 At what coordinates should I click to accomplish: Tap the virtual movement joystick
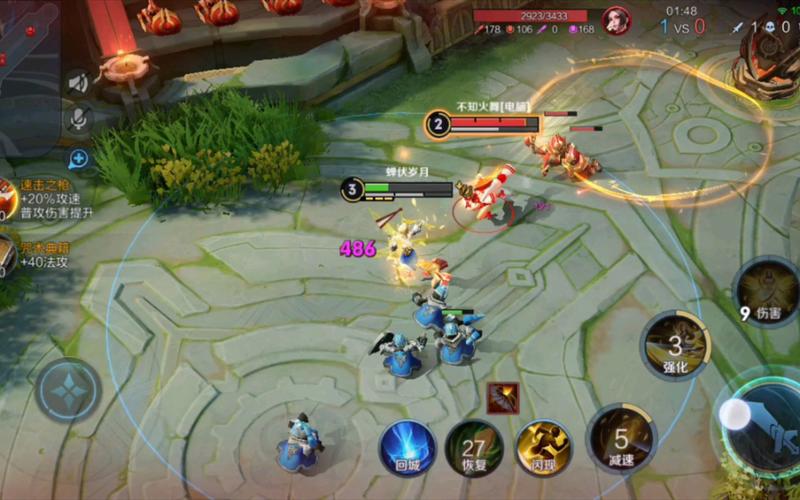68,390
